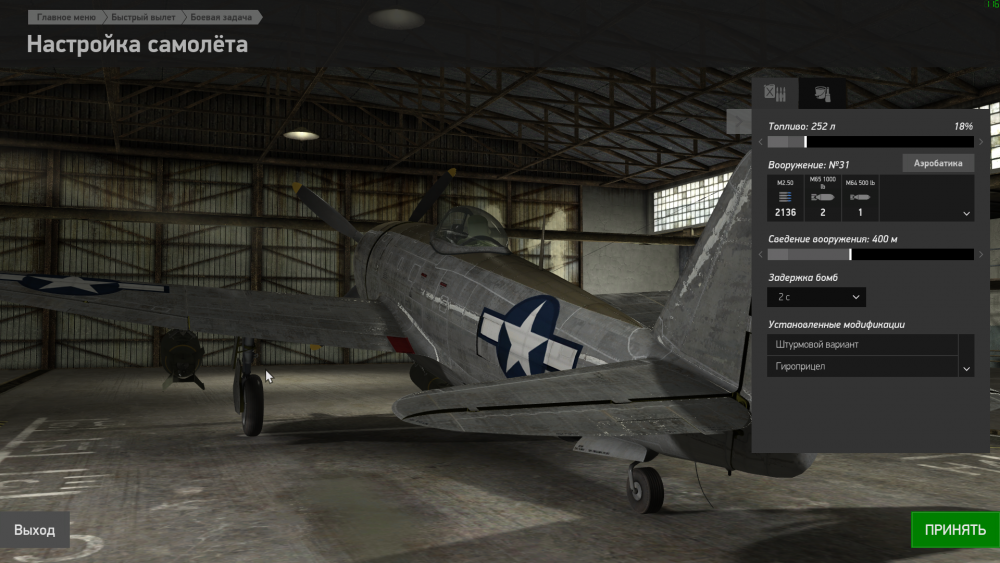Viewport: 1000px width, 563px height.
Task: Increase fuel with the right arrow
Action: [x=981, y=142]
